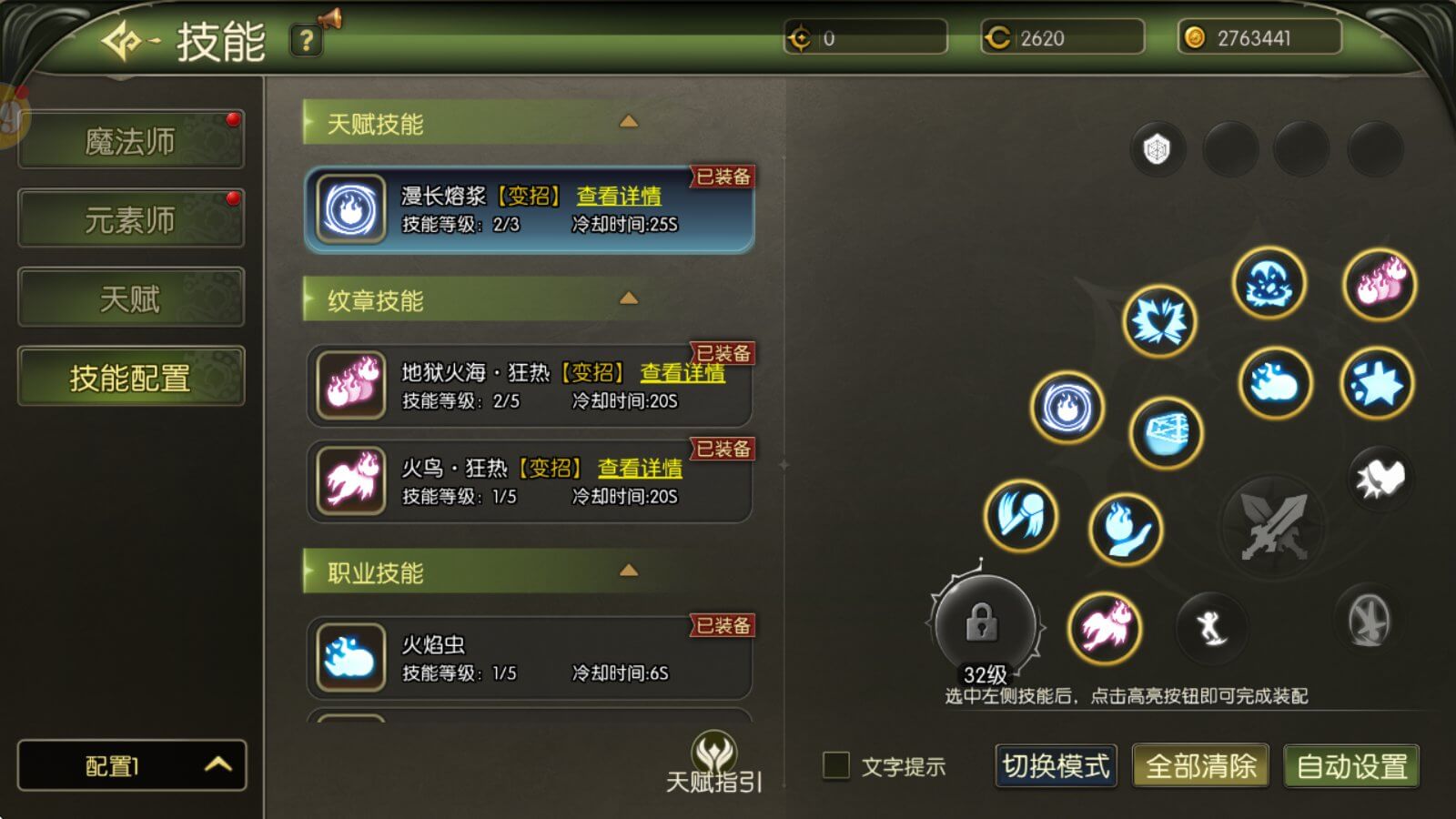Open the 天赋指引 phoenix icon
Viewport: 1456px width, 819px height.
tap(715, 753)
